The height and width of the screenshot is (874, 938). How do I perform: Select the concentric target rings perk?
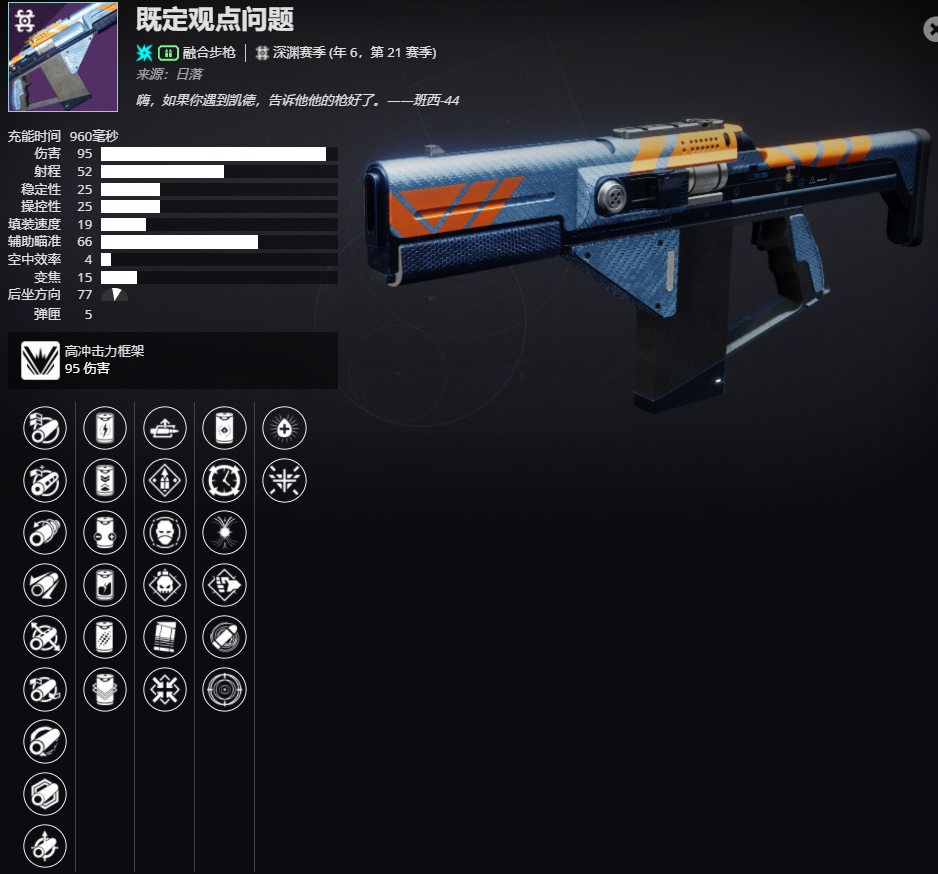pos(224,689)
